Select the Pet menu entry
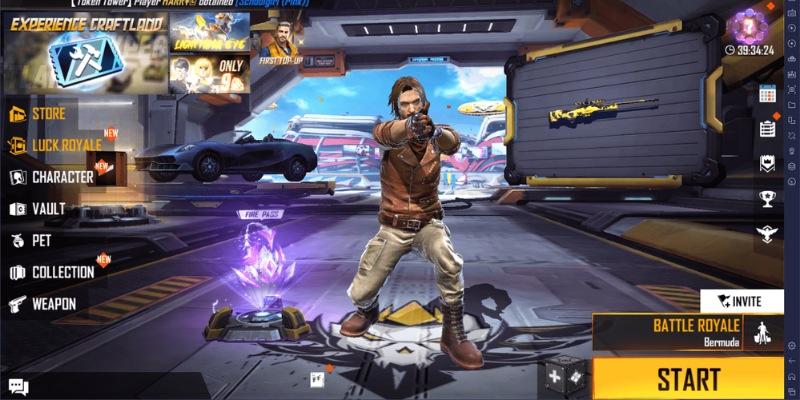The height and width of the screenshot is (400, 800). click(40, 241)
